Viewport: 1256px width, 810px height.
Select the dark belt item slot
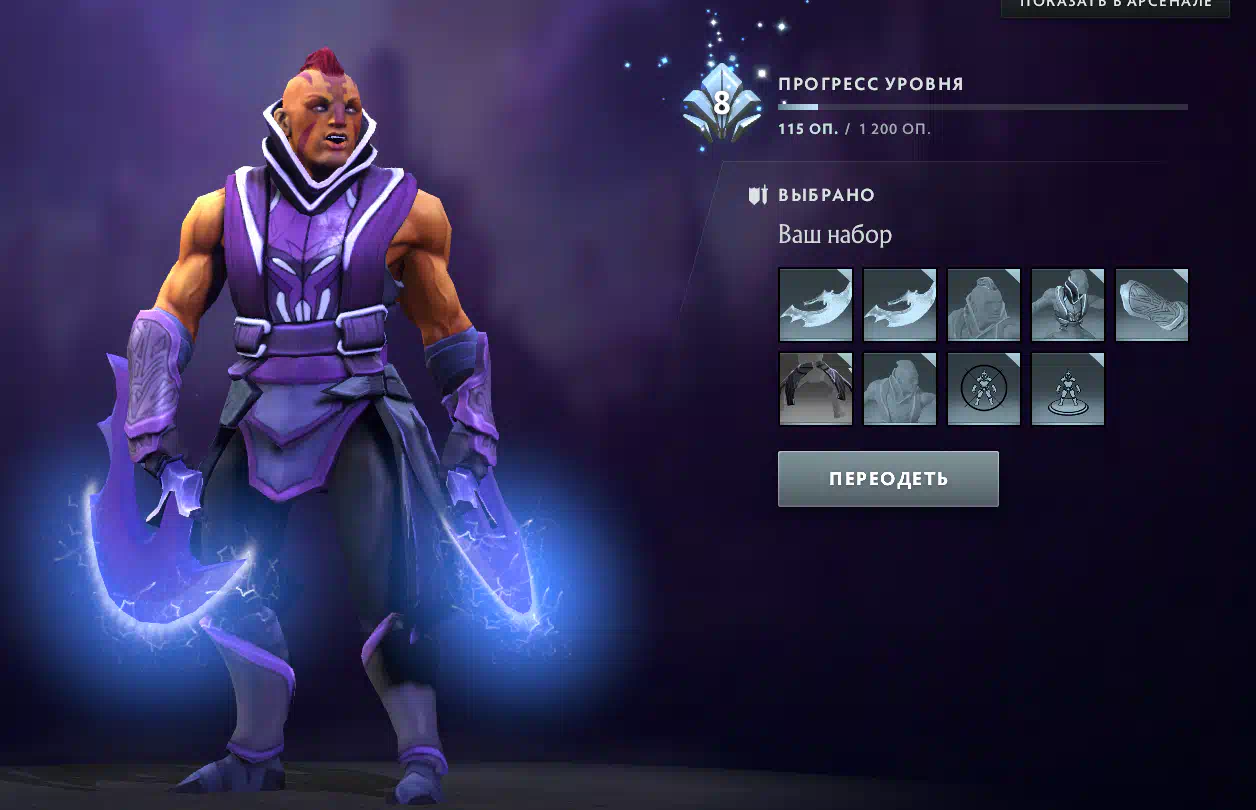click(x=816, y=389)
